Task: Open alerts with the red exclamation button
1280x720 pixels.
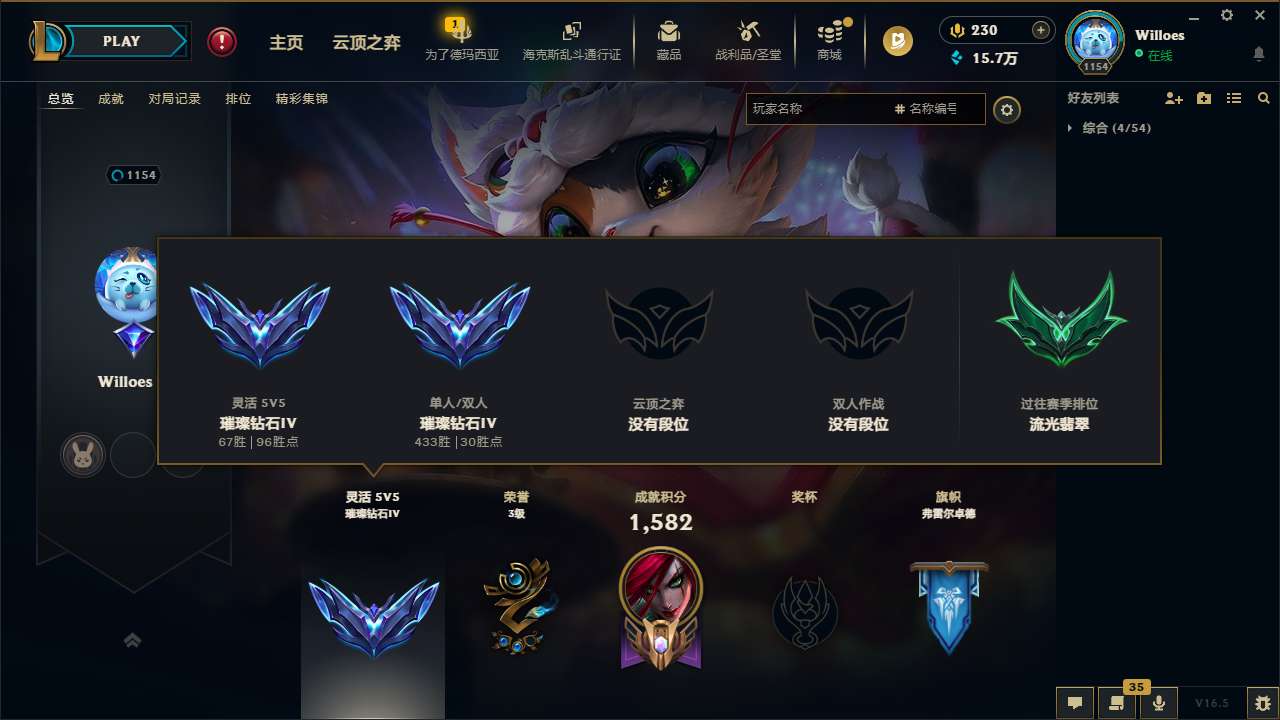Action: click(x=221, y=41)
